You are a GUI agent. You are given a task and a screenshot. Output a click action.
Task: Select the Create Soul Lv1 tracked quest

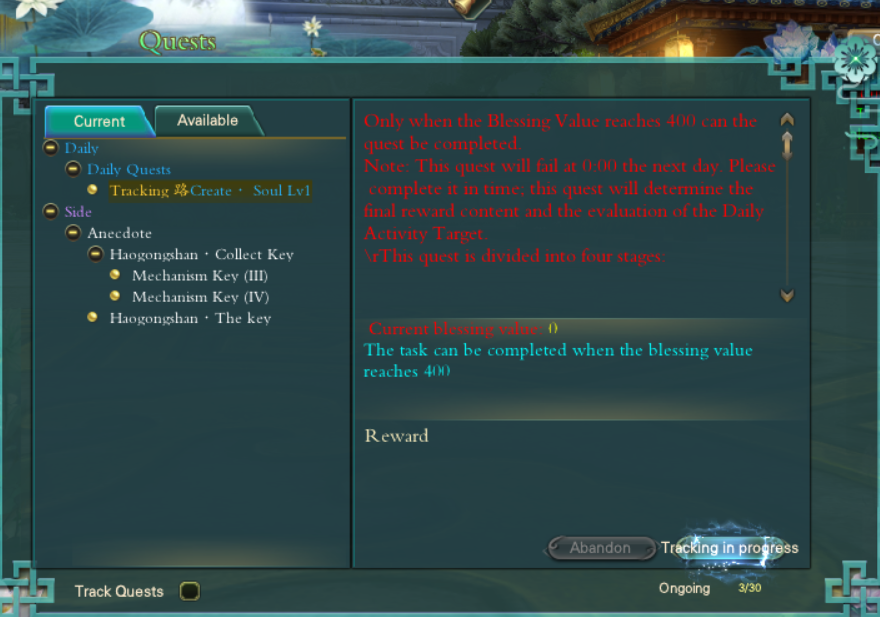point(210,190)
